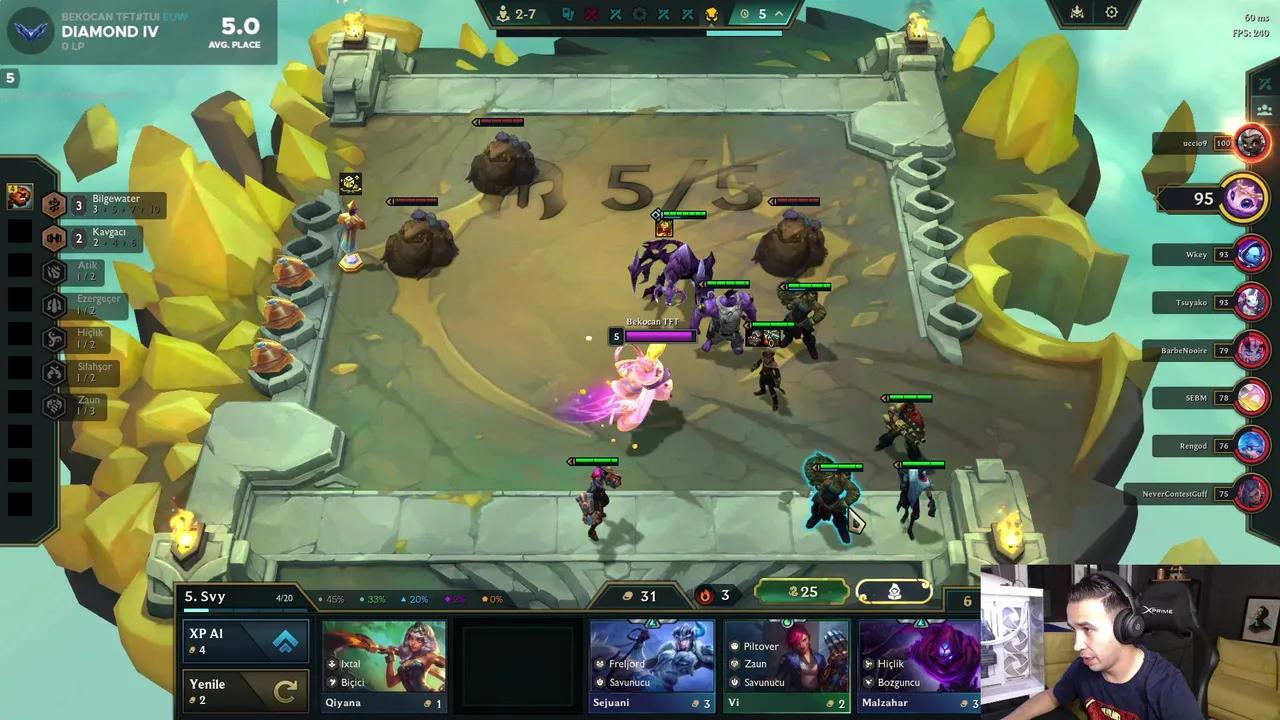1280x720 pixels.
Task: Click Rengod's portrait on the right sidebar
Action: pos(1252,446)
